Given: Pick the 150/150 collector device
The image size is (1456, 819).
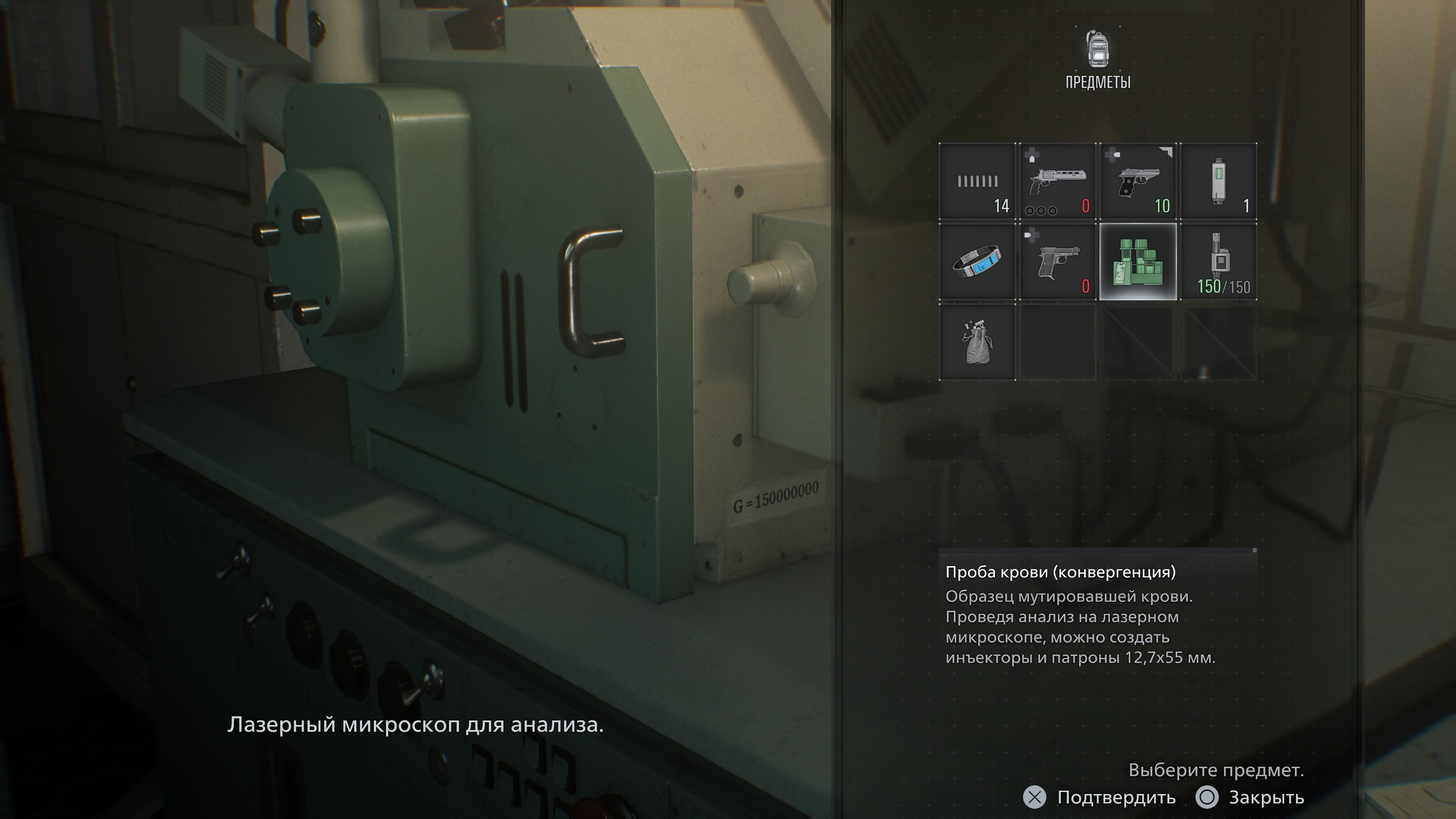Looking at the screenshot, I should (x=1219, y=262).
